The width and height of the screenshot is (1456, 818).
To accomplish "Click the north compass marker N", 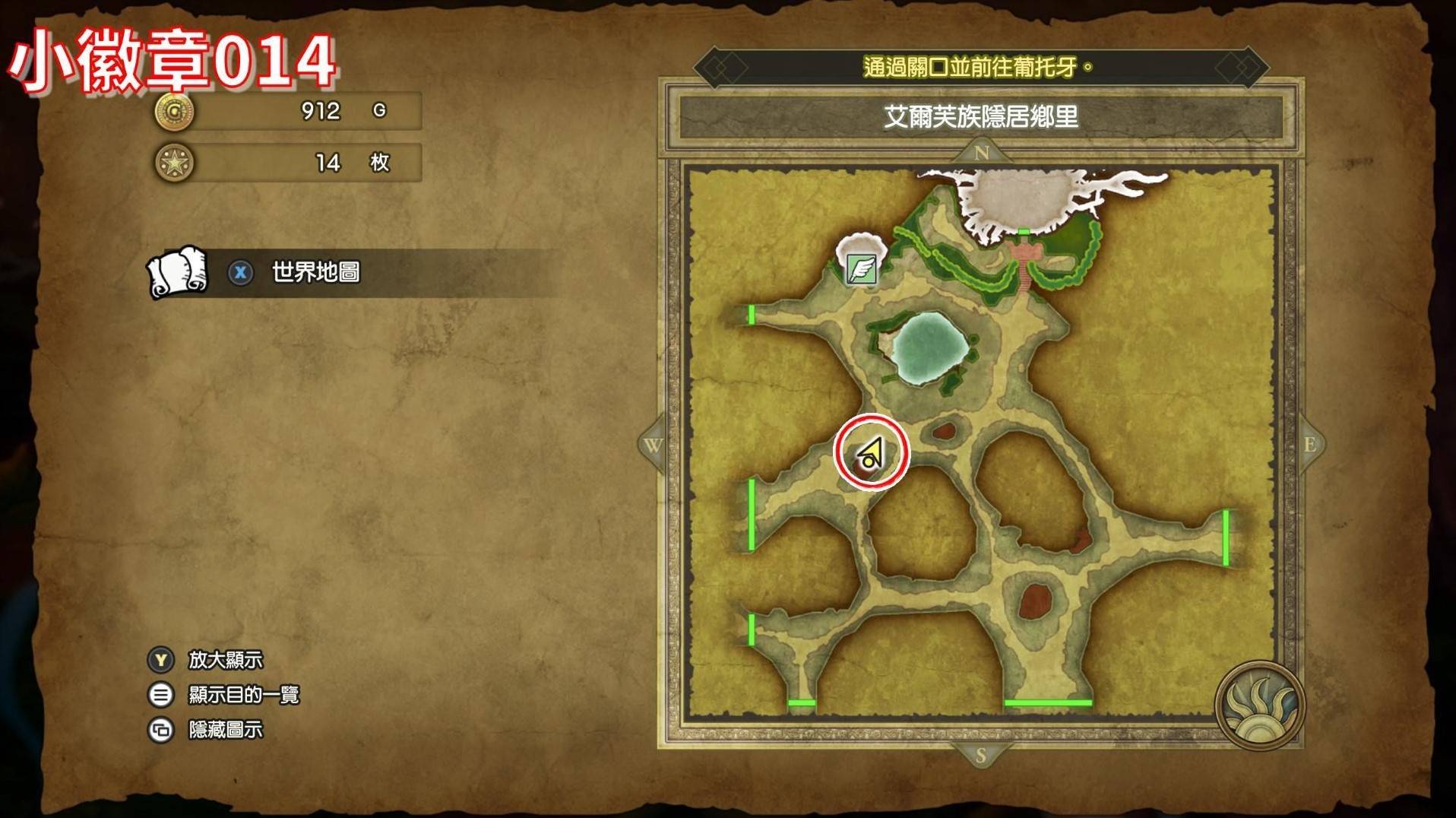I will [x=981, y=153].
